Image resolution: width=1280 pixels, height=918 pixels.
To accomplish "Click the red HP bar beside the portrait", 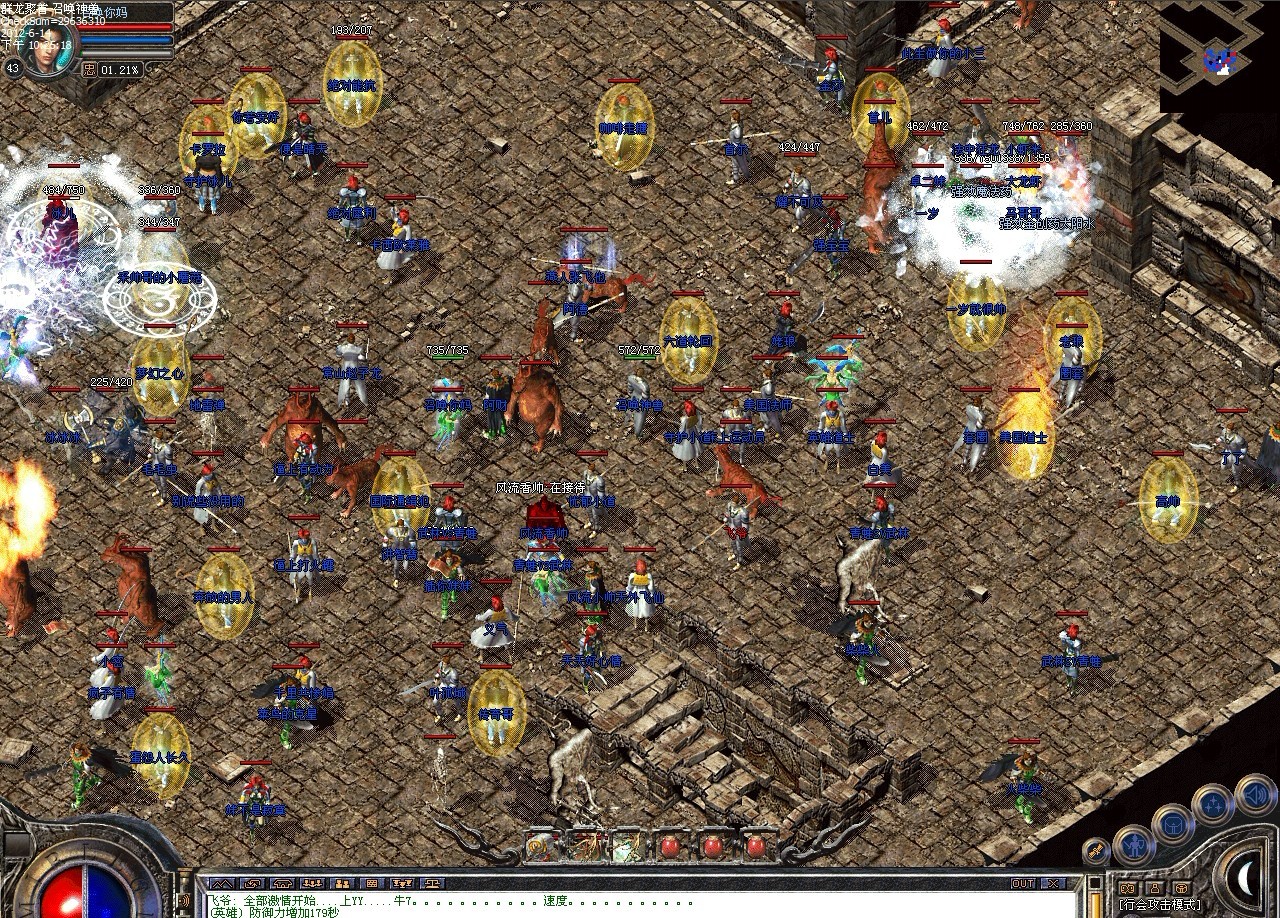I will click(125, 27).
